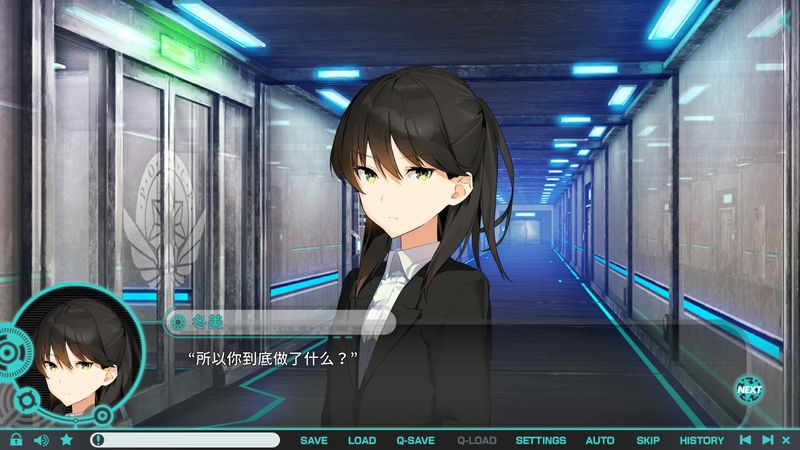Click the speaker voice icon
The width and height of the screenshot is (800, 450).
coord(41,440)
